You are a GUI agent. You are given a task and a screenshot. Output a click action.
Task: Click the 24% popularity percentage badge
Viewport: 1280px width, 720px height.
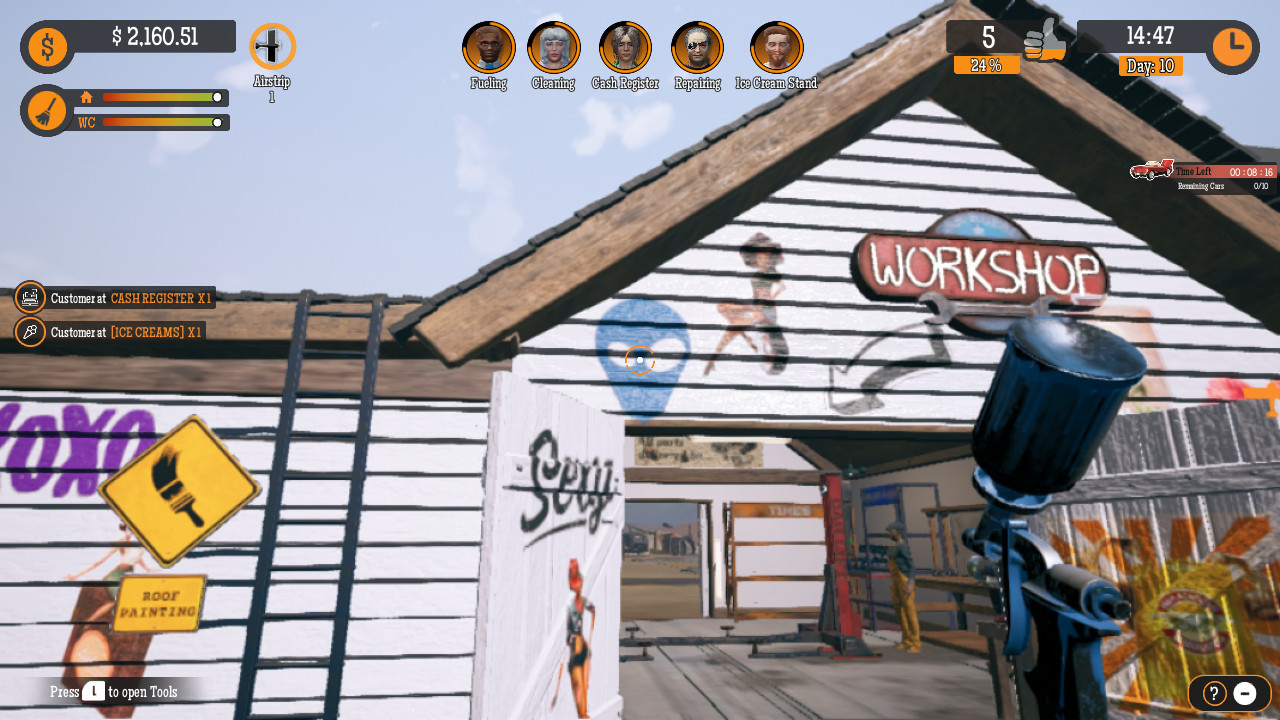987,64
